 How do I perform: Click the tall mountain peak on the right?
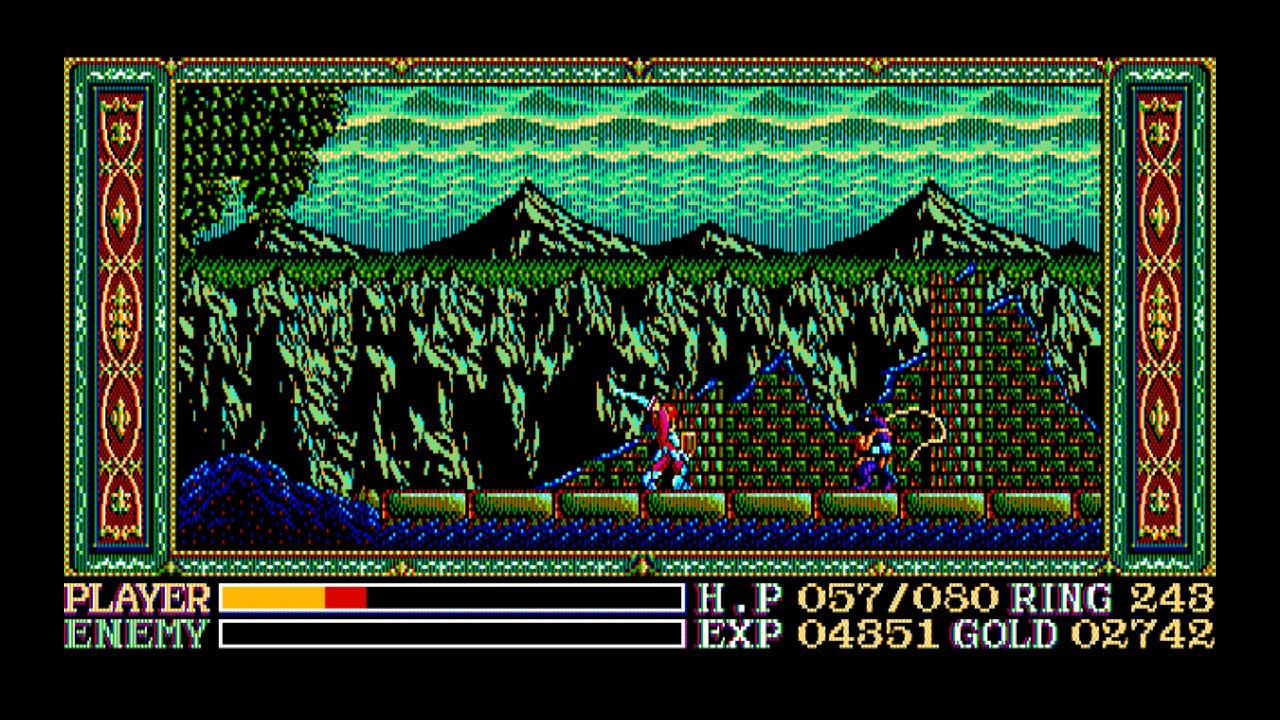[930, 210]
